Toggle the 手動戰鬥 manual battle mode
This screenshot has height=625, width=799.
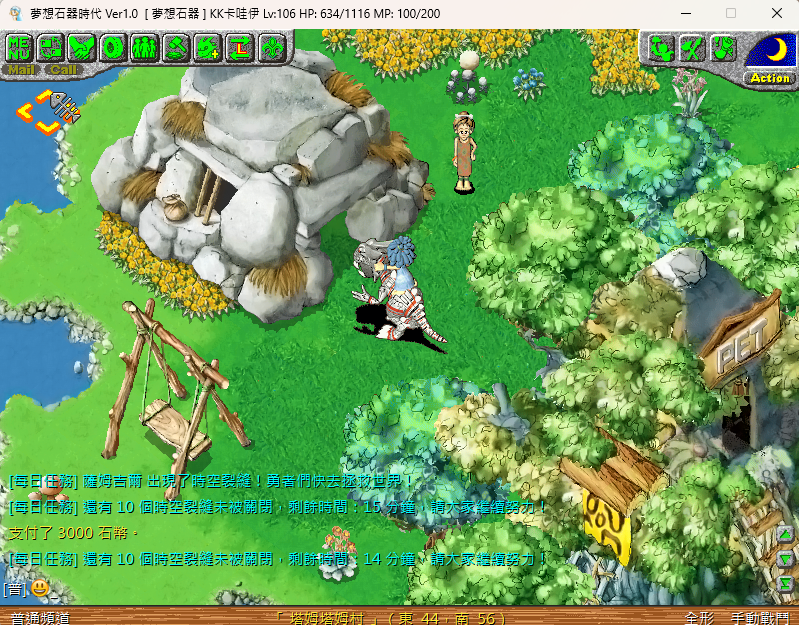[759, 618]
